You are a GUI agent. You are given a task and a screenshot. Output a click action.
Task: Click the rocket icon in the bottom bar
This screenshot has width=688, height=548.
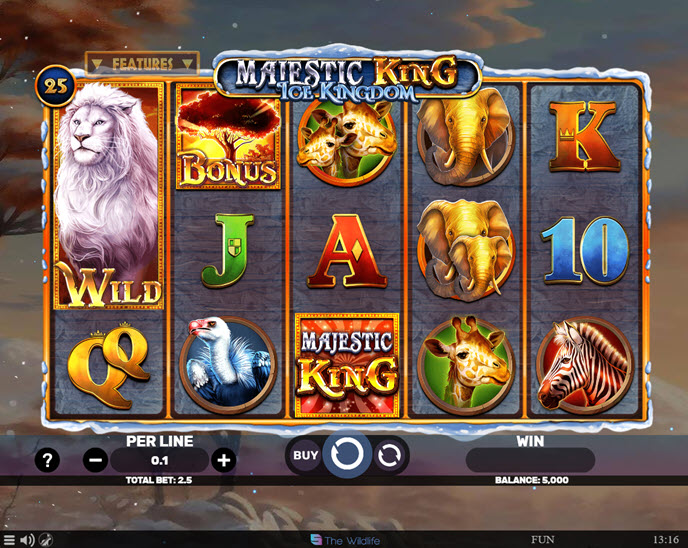[x=46, y=540]
